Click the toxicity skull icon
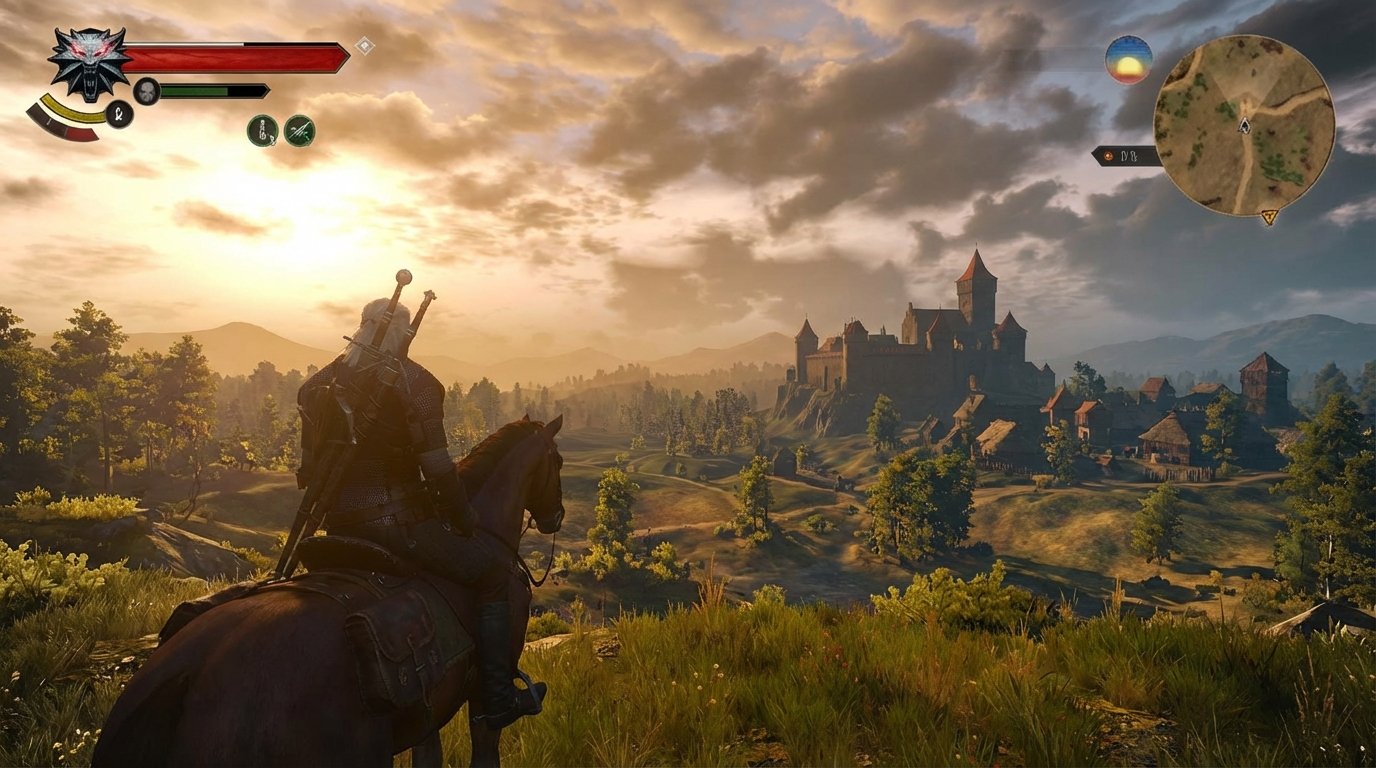 pos(147,89)
